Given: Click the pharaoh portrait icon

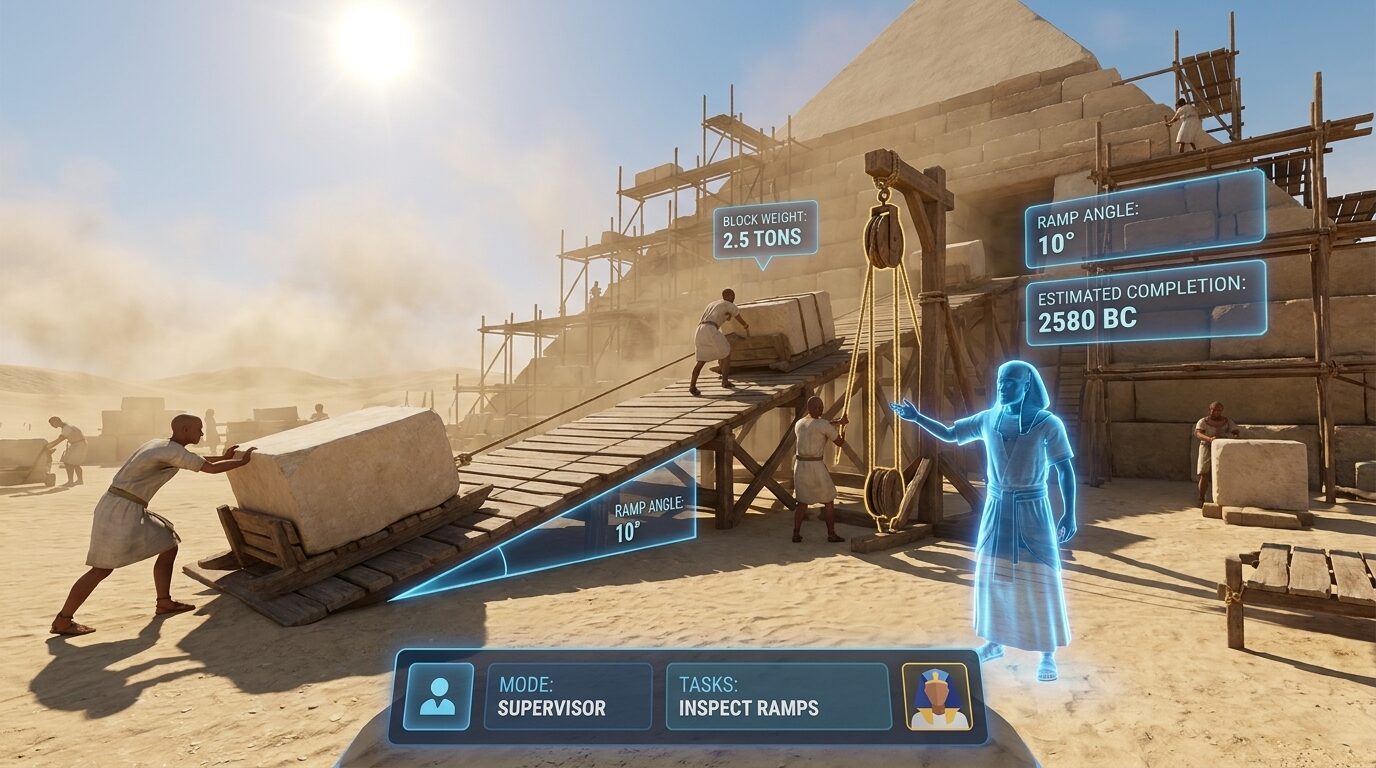Looking at the screenshot, I should (x=937, y=696).
